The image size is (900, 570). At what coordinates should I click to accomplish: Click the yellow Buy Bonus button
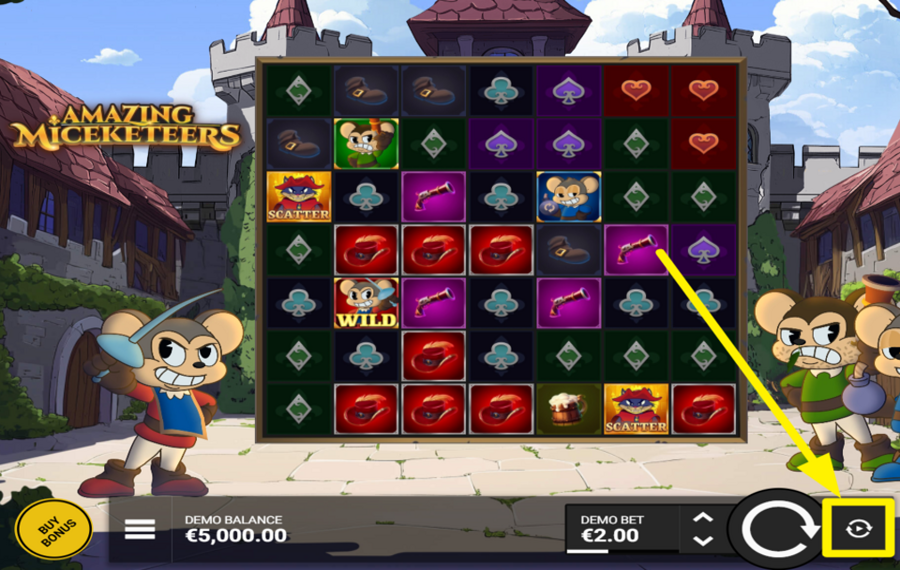tap(53, 528)
